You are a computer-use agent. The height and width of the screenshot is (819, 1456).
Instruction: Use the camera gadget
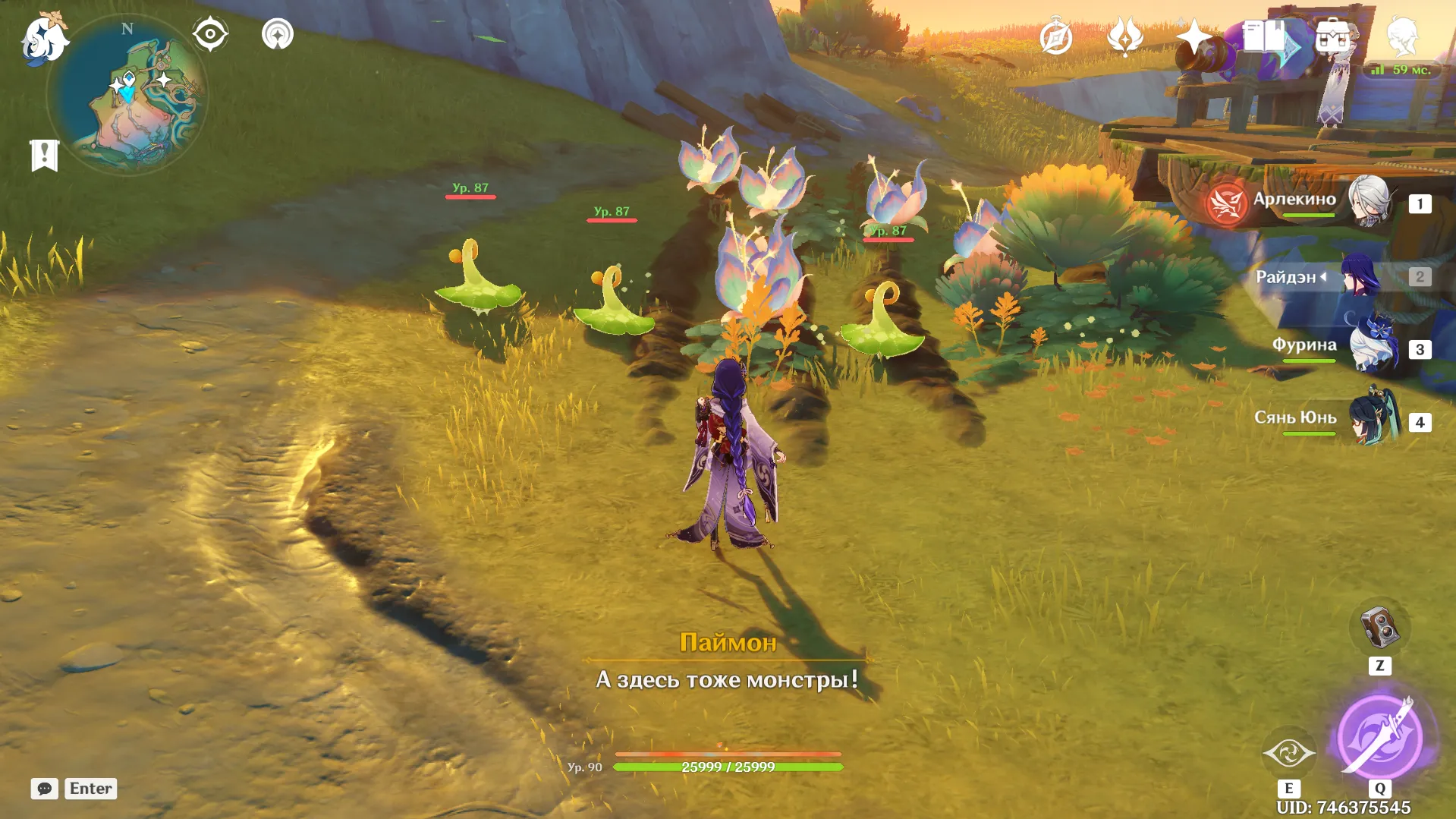(x=1379, y=627)
